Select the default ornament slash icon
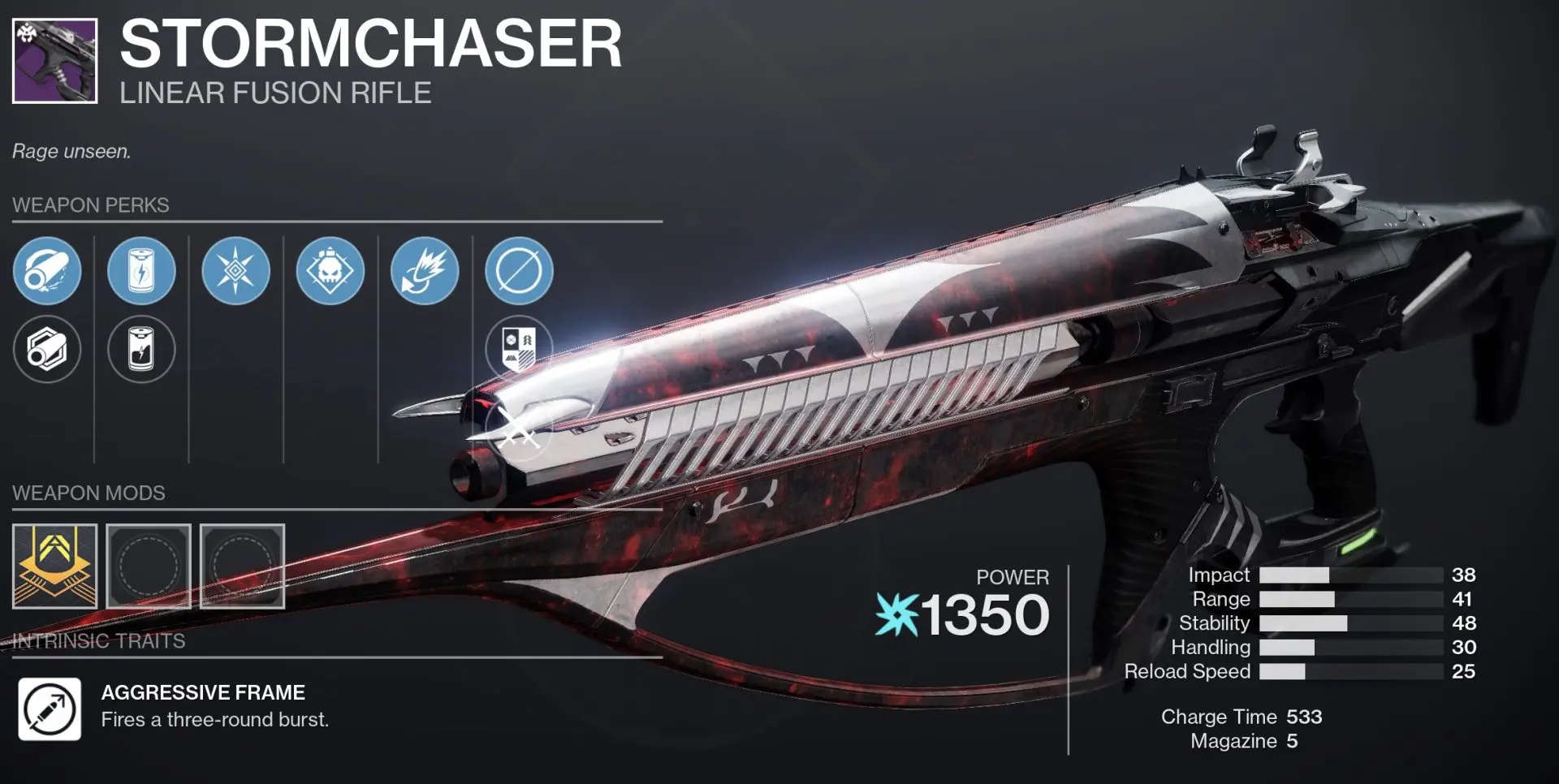 [x=517, y=273]
